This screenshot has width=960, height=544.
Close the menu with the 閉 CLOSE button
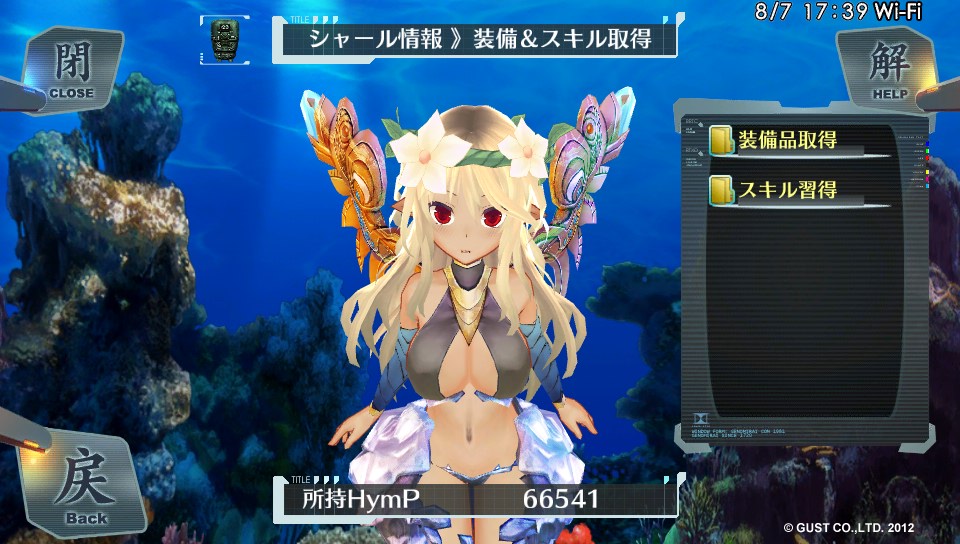pyautogui.click(x=72, y=68)
